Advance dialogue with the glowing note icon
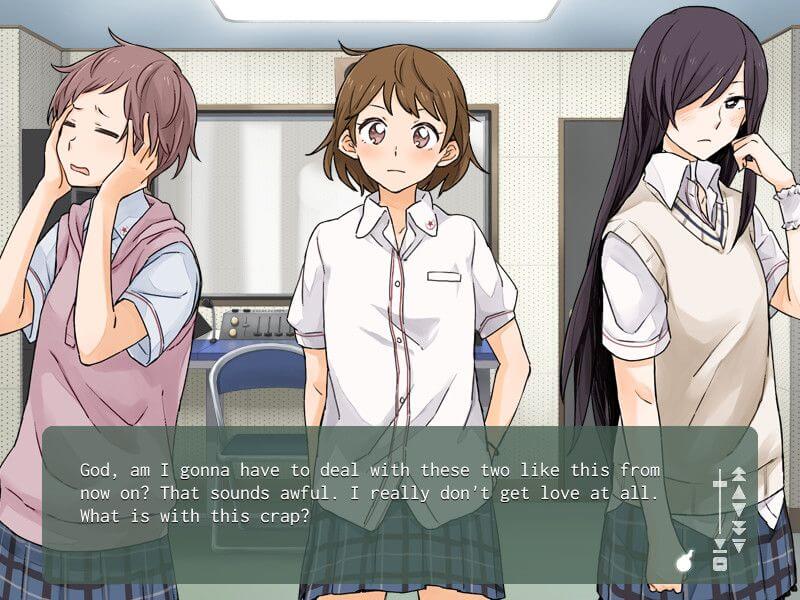The image size is (800, 600). pyautogui.click(x=685, y=562)
